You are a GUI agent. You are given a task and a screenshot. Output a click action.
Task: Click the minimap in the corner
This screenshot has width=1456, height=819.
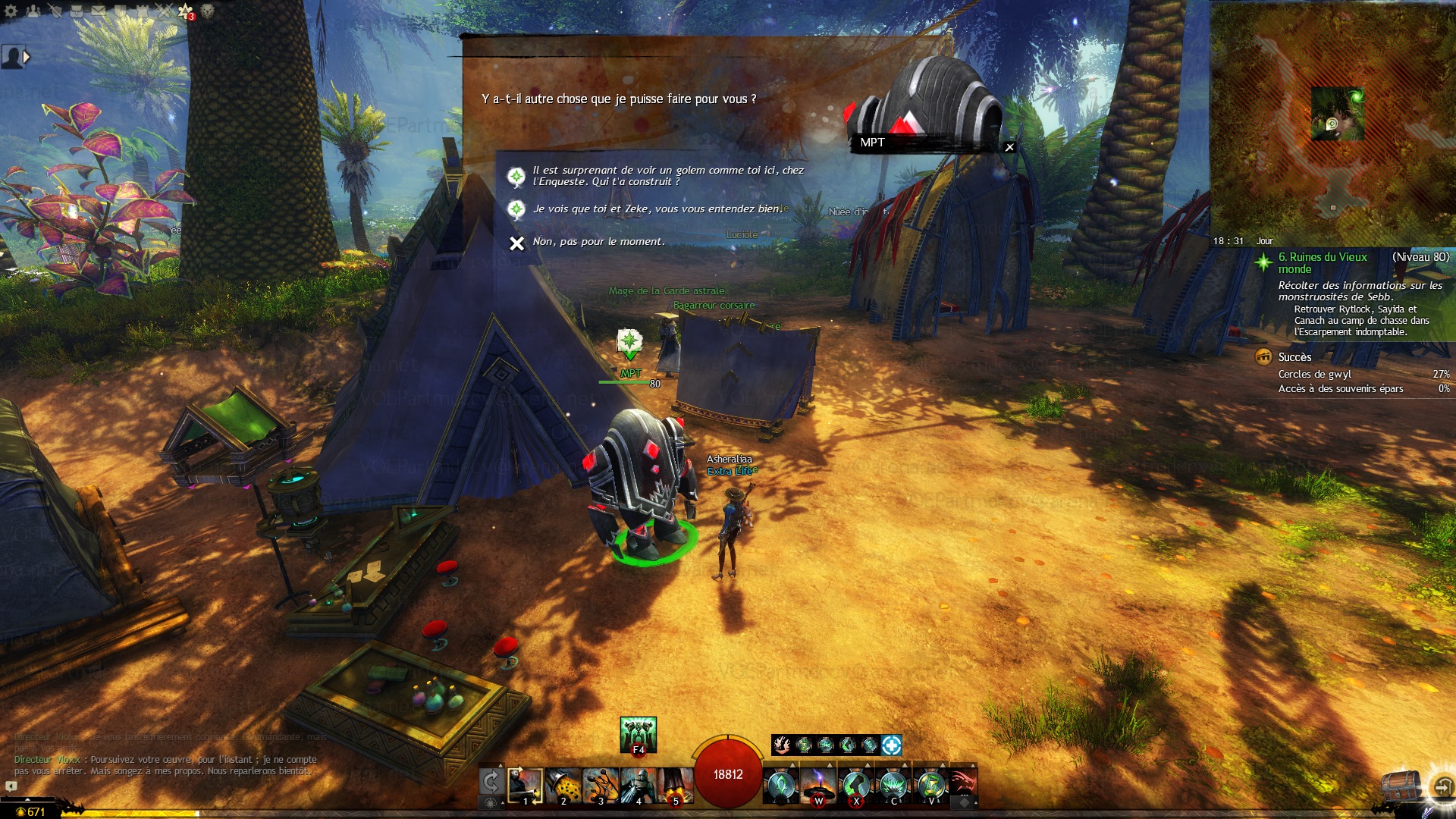tap(1332, 121)
